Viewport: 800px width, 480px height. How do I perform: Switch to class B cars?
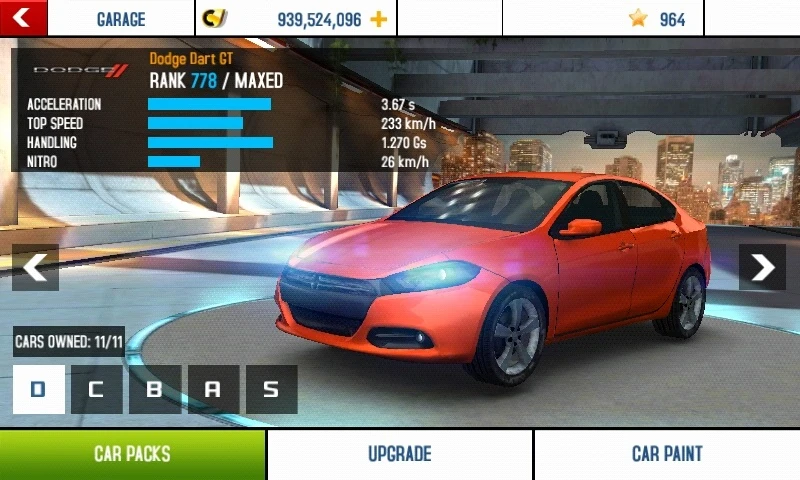click(x=155, y=389)
